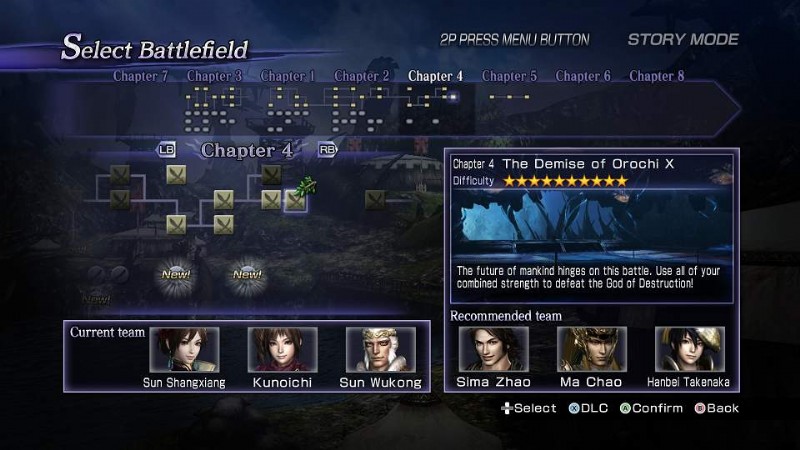Screen dimensions: 800x450
Task: Select Ma Chao from the recommended team
Action: [591, 349]
